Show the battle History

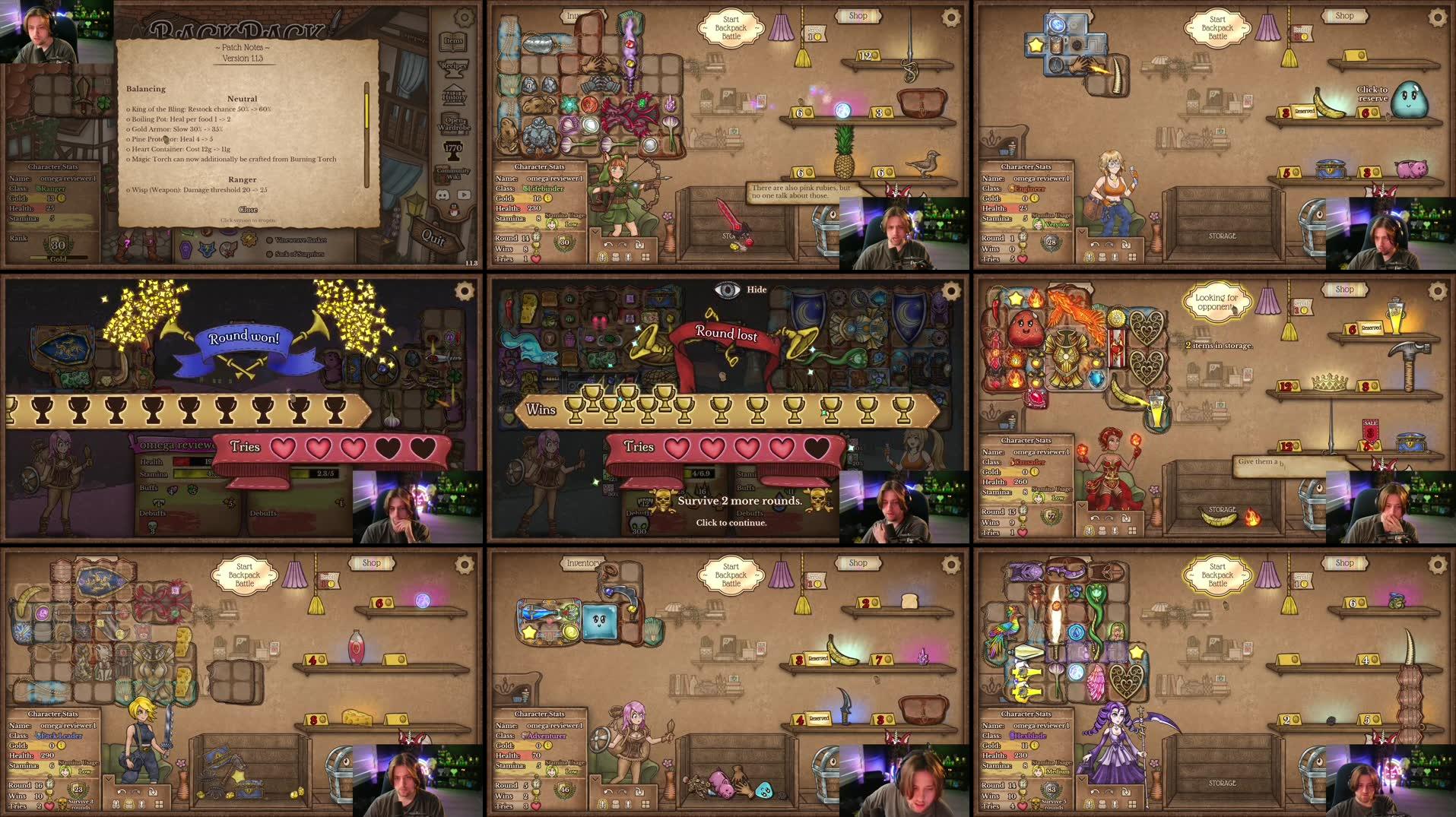454,97
